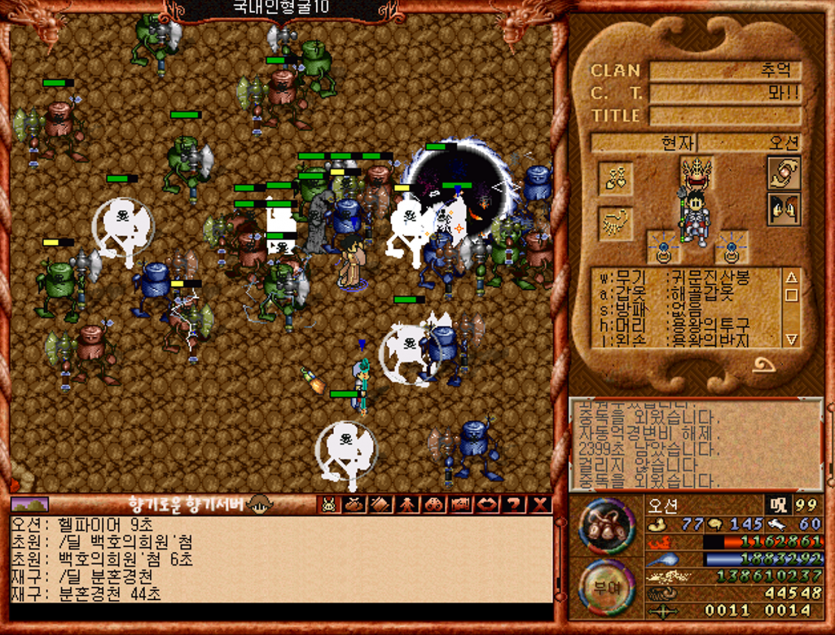Click the landscape thumbnail beside the chat header
835x635 pixels.
(x=29, y=504)
